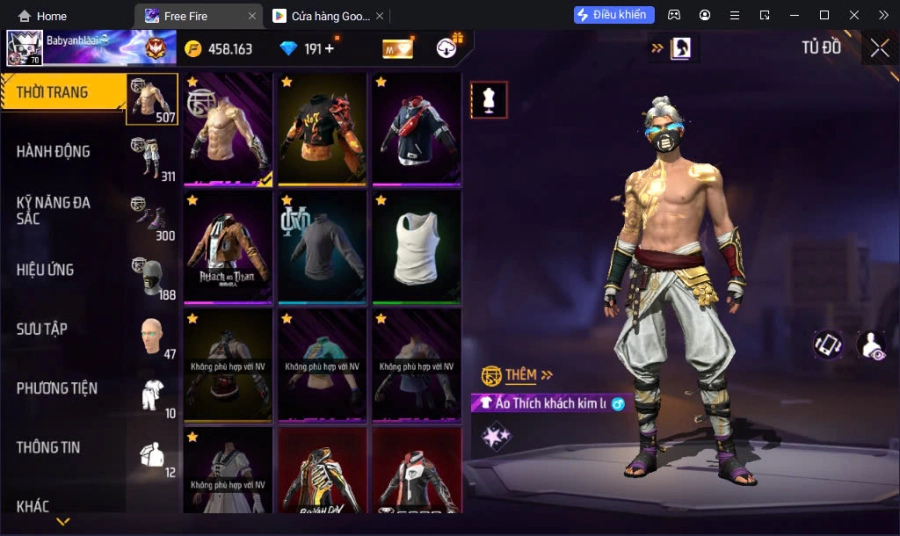Equip the white tank top
The width and height of the screenshot is (900, 536).
[x=416, y=247]
